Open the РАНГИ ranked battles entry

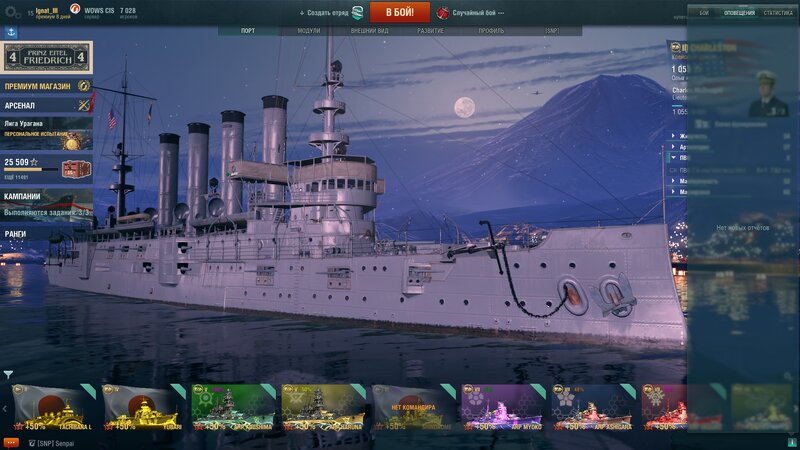(17, 234)
